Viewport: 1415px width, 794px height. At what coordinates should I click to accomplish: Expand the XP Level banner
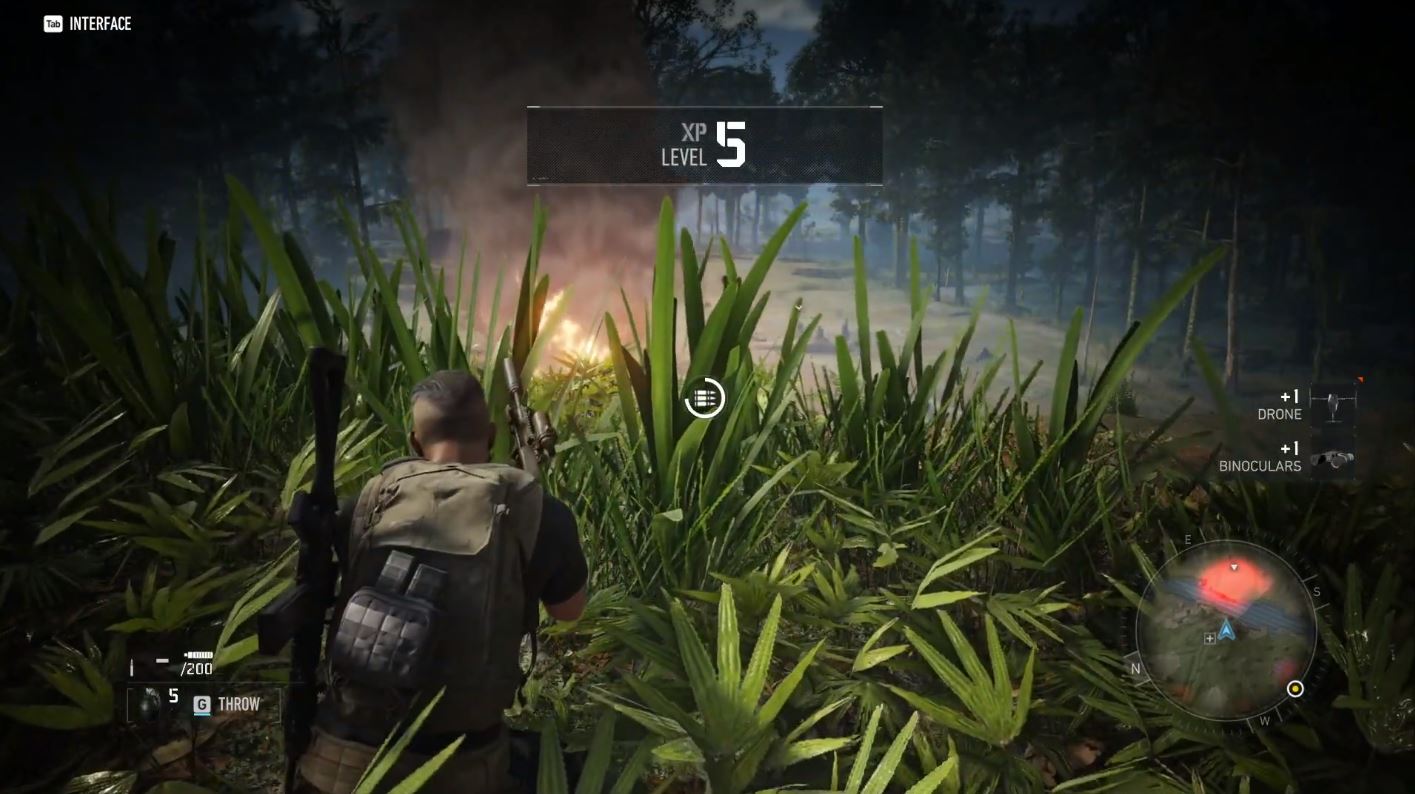[705, 145]
